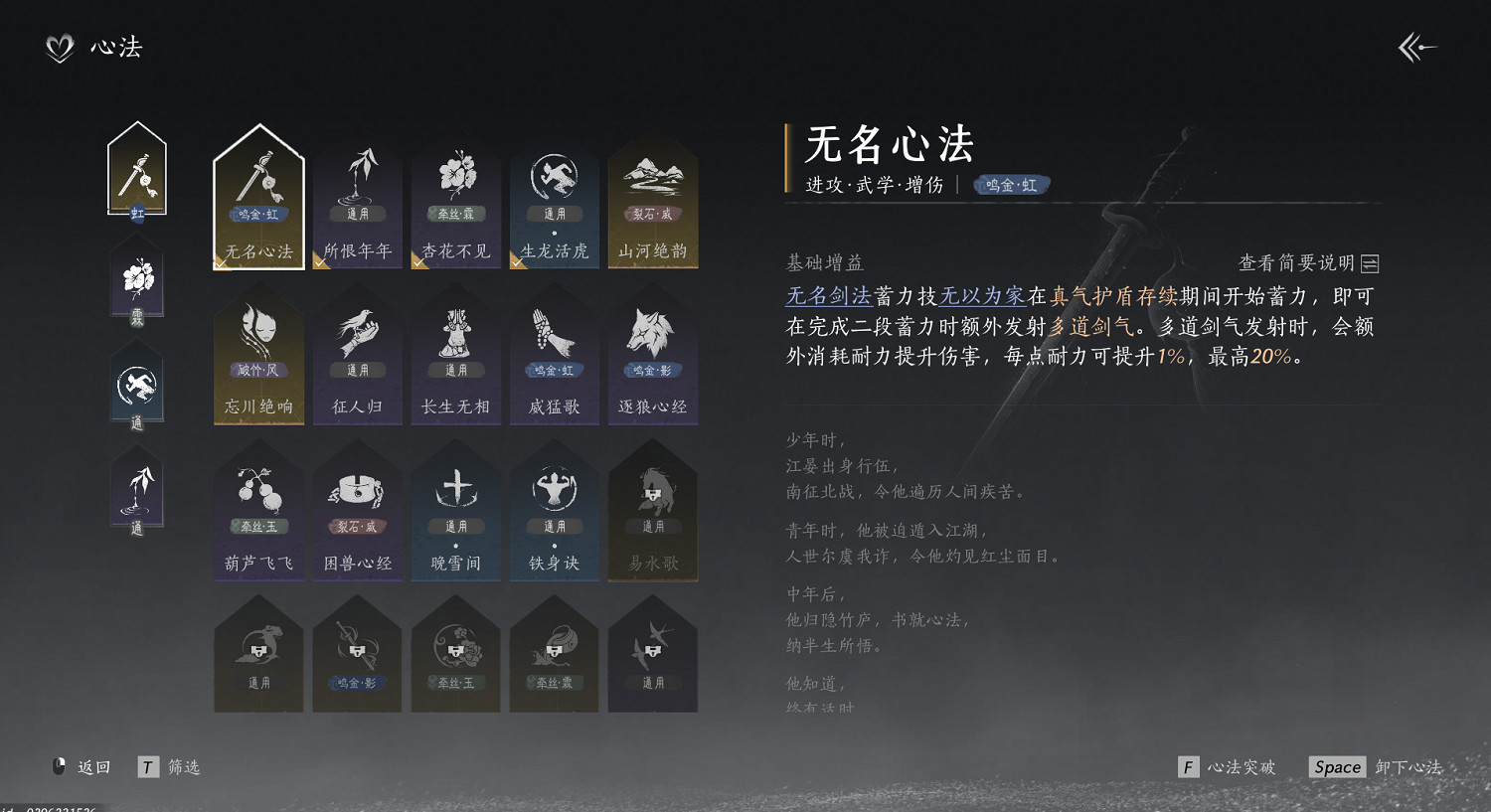Open 查看简要说明 summary icon
This screenshot has width=1491, height=812.
pos(1369,262)
